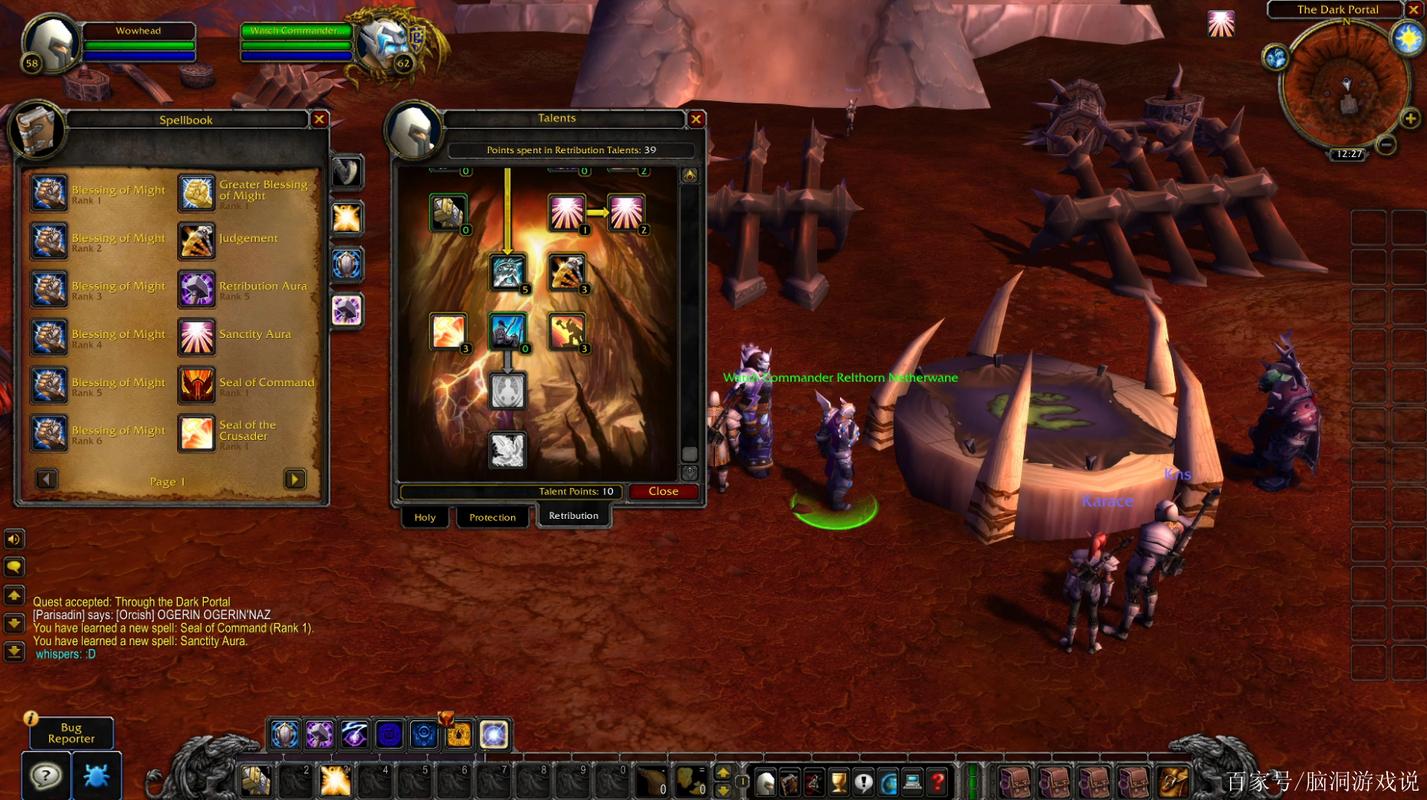
Task: Click the sun day-night indicator on minimap
Action: (x=1406, y=38)
